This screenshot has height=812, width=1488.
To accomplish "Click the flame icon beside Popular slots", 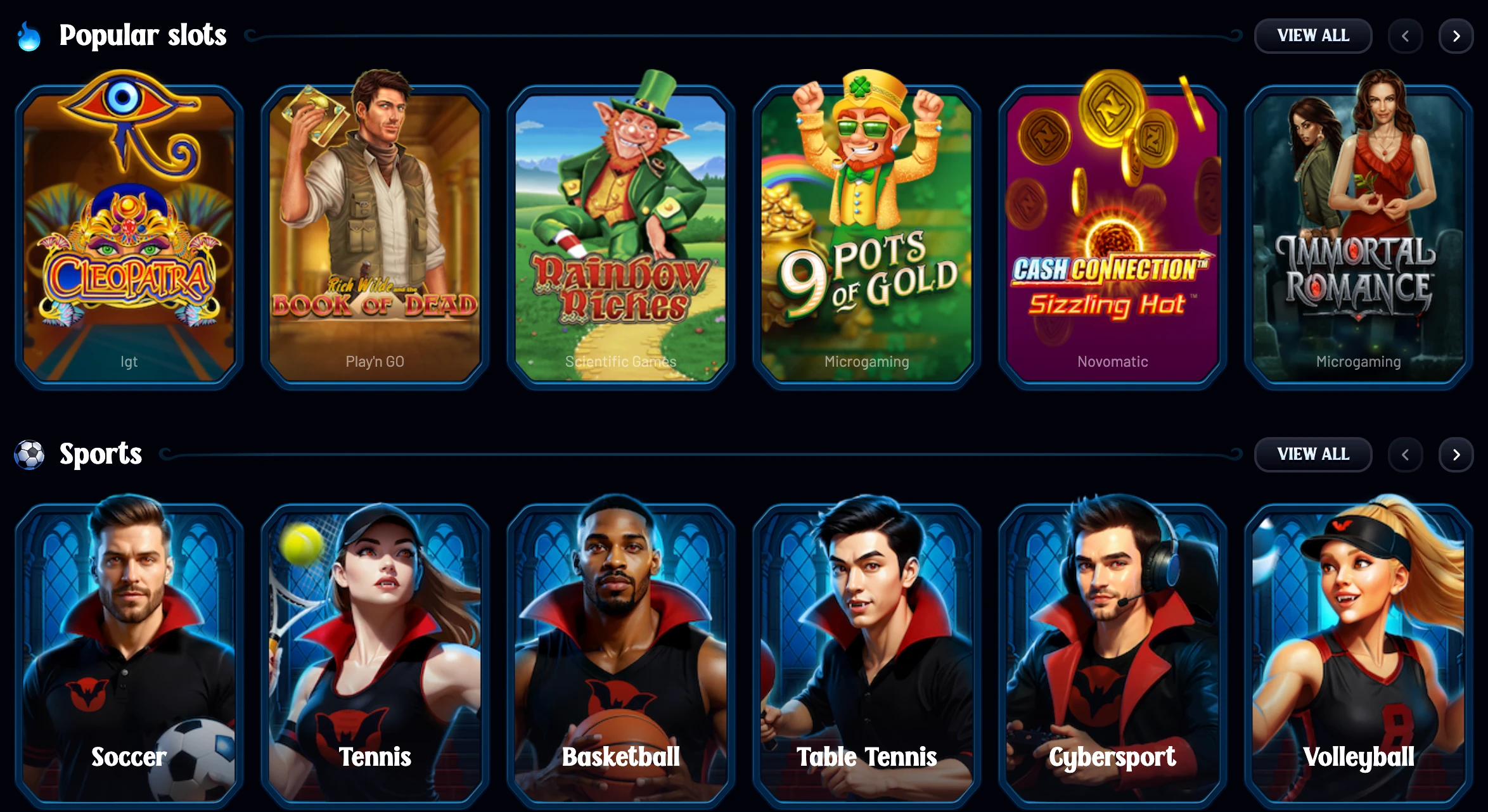I will [28, 36].
